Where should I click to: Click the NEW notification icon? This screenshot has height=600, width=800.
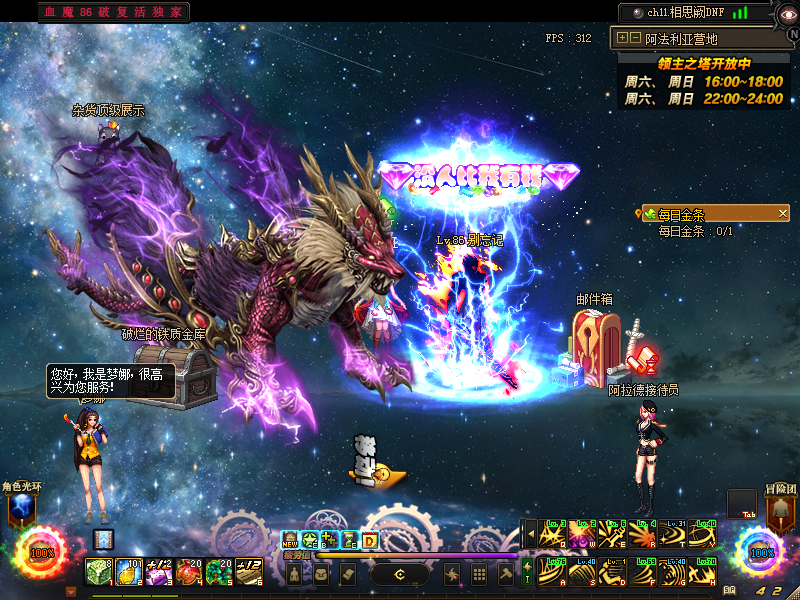pyautogui.click(x=290, y=540)
